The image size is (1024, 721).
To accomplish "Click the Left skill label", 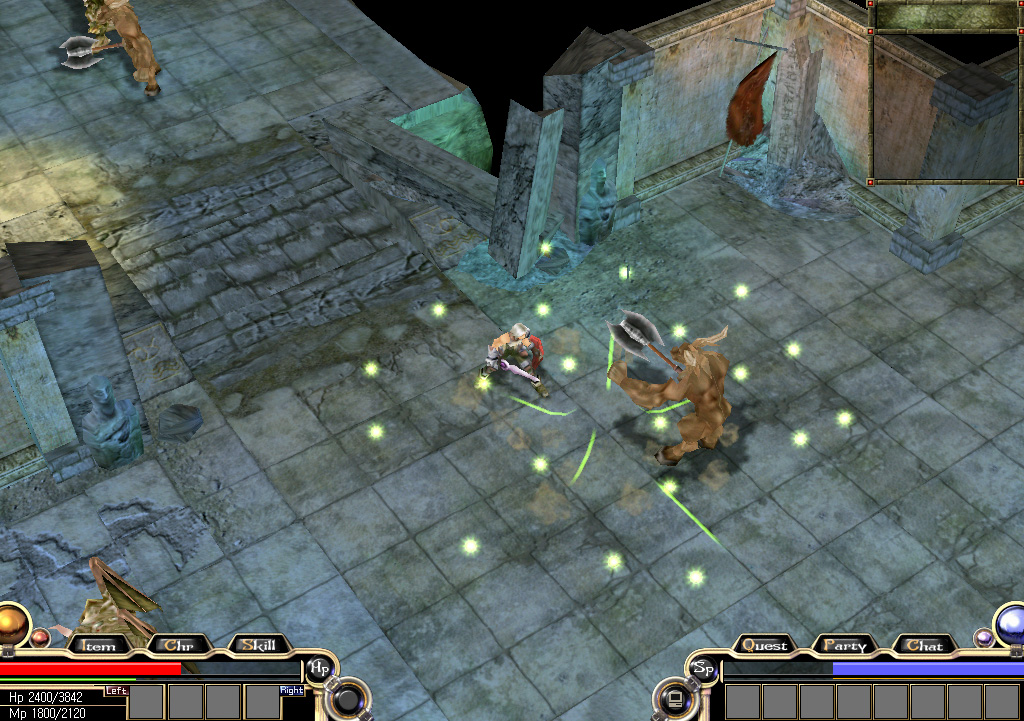I will coord(117,690).
